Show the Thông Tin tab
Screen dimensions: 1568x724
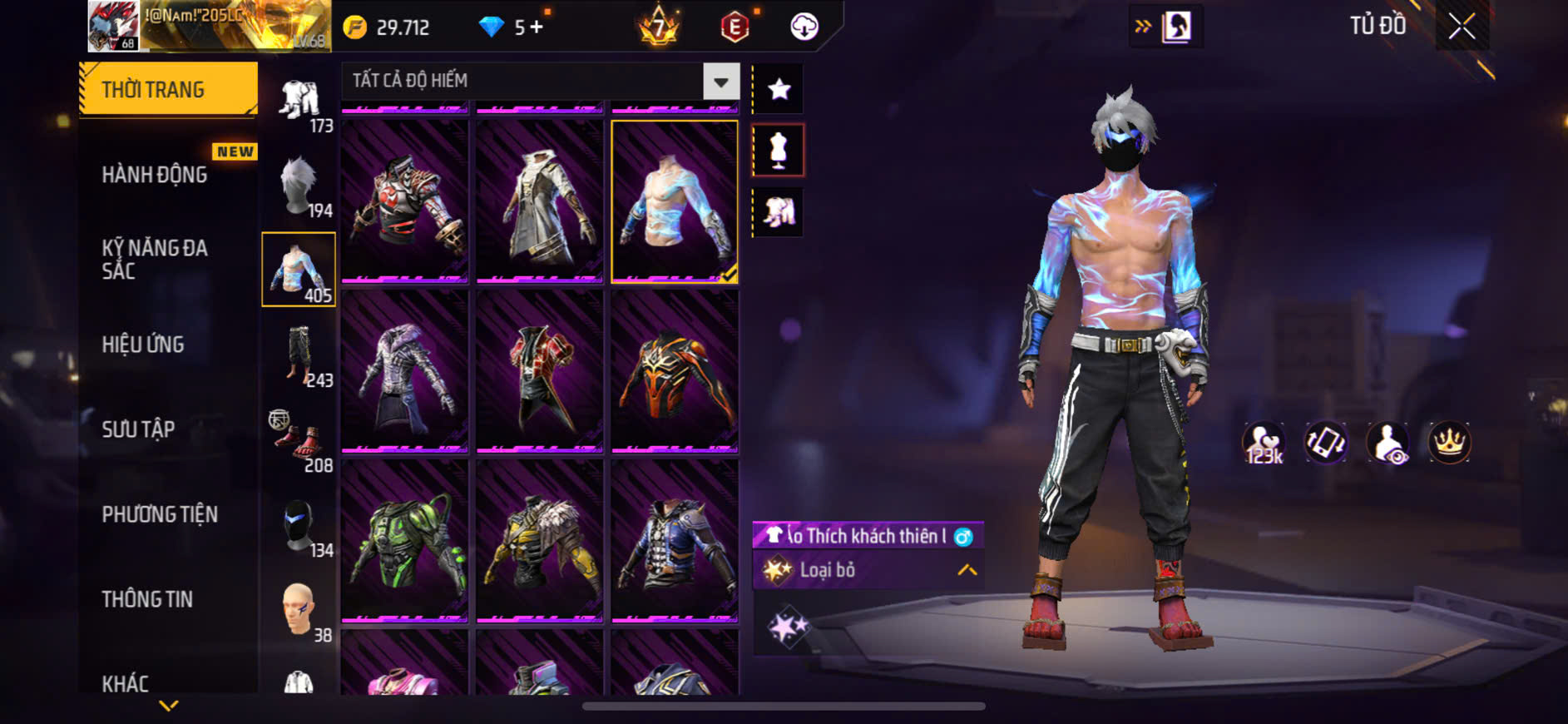(x=147, y=599)
